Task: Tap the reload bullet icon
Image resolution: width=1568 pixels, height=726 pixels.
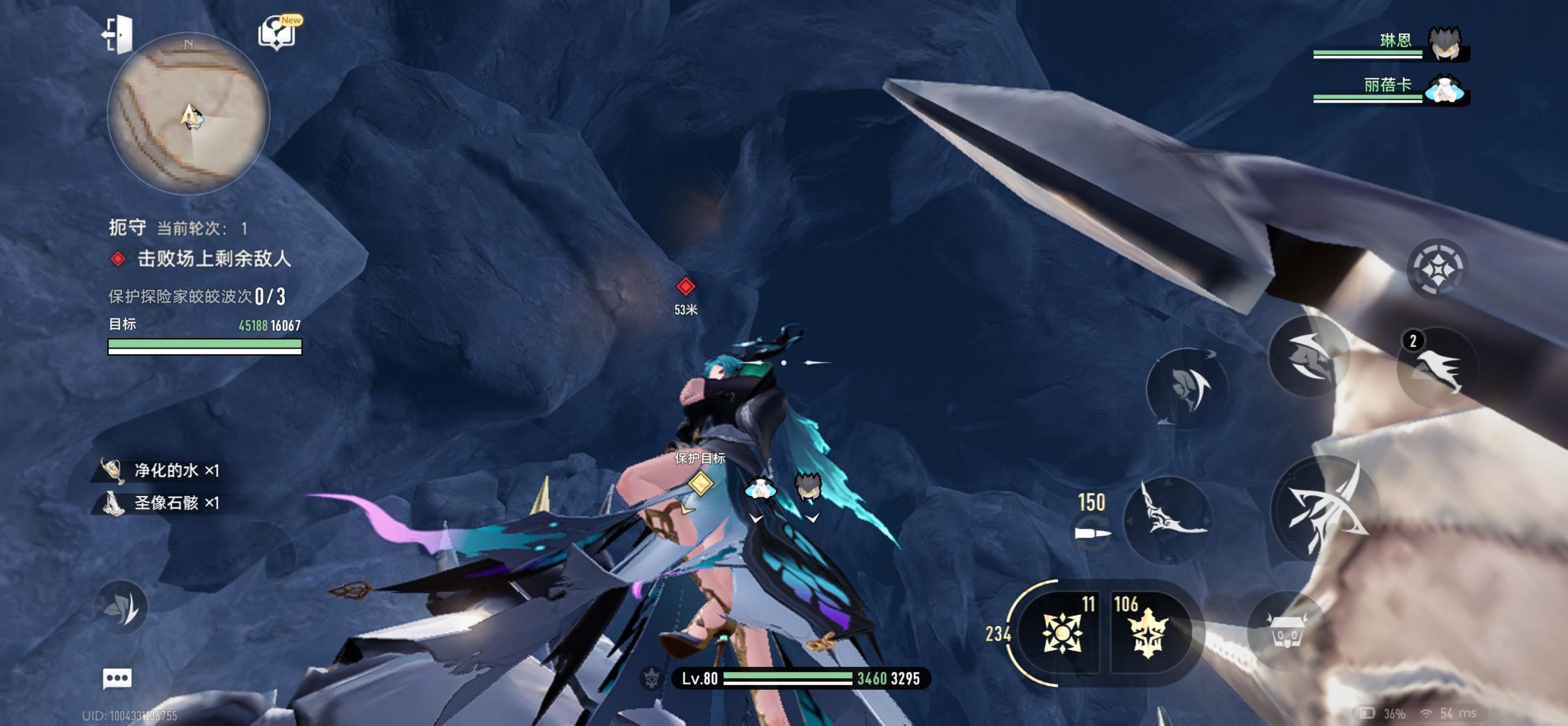Action: pyautogui.click(x=1091, y=533)
